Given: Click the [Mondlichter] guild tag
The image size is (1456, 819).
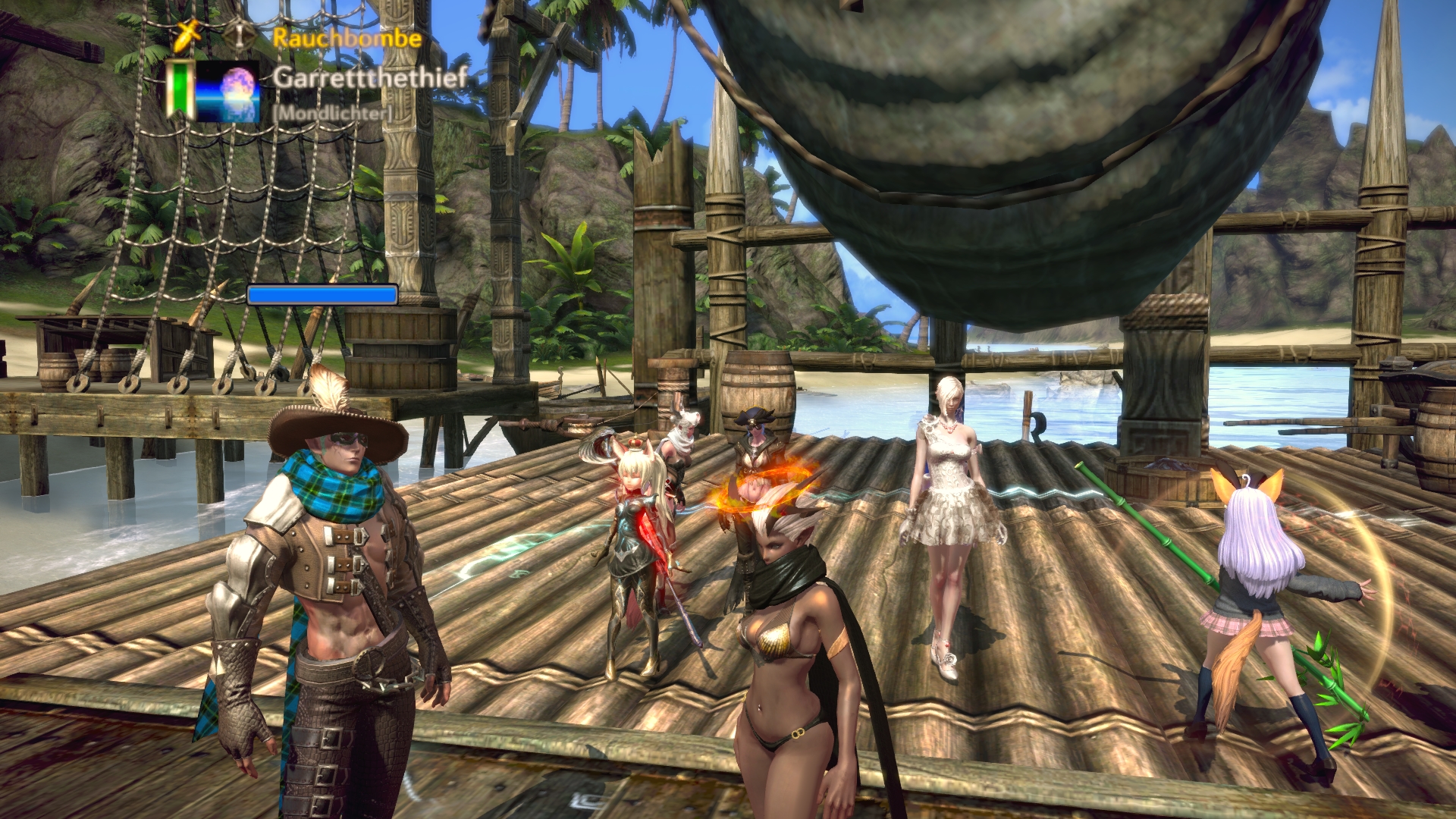Looking at the screenshot, I should tap(332, 113).
